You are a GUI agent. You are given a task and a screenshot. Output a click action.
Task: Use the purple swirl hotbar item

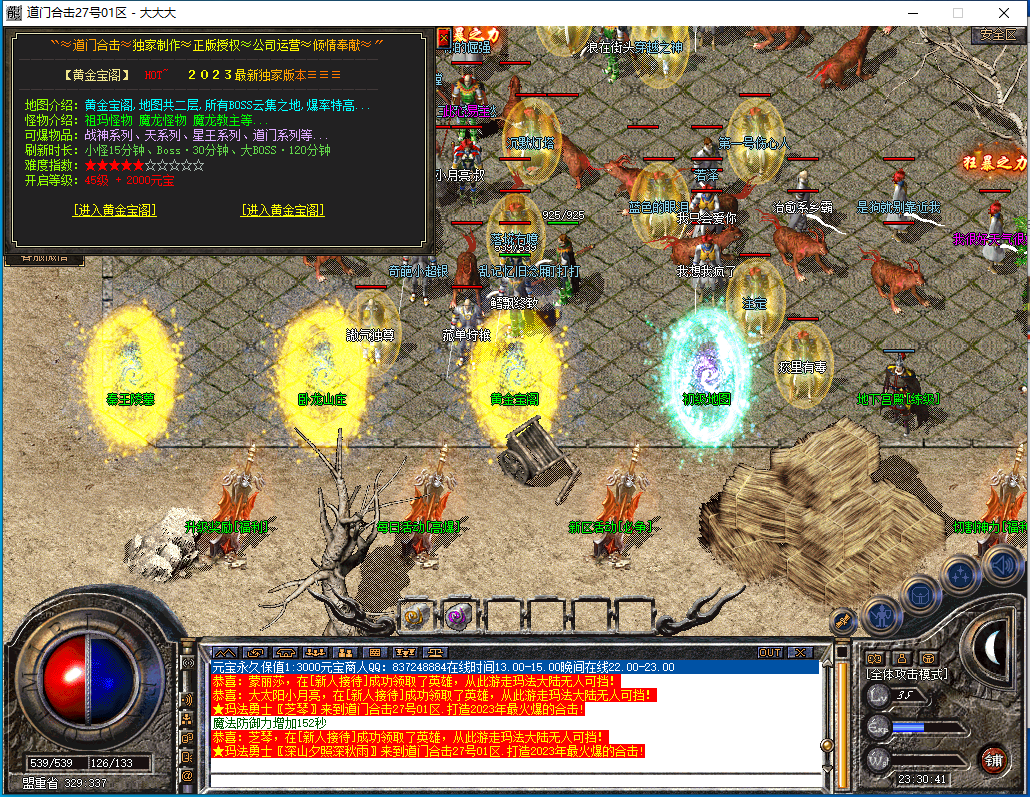(458, 615)
